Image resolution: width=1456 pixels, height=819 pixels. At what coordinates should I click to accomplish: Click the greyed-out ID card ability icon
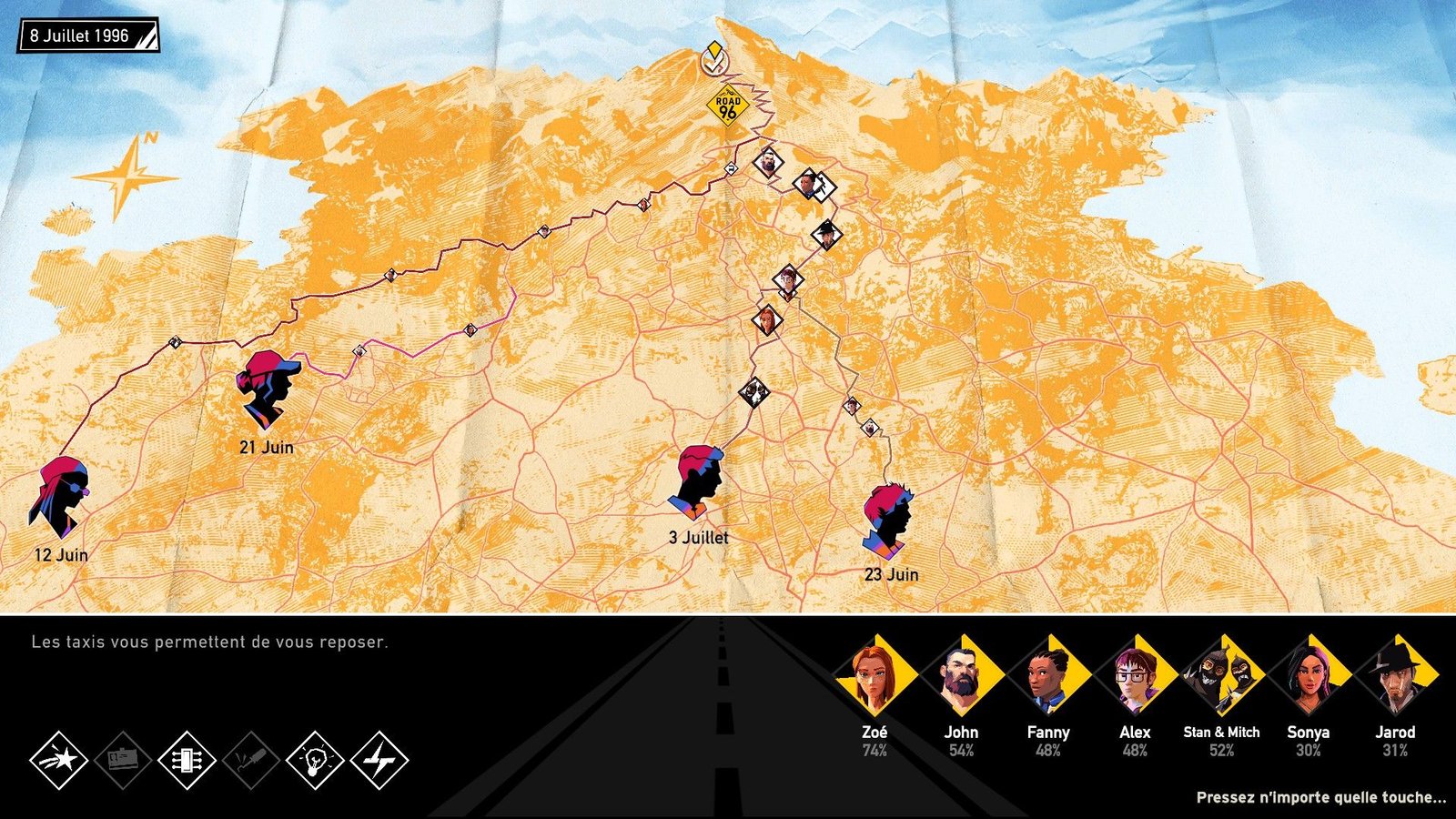[x=123, y=760]
